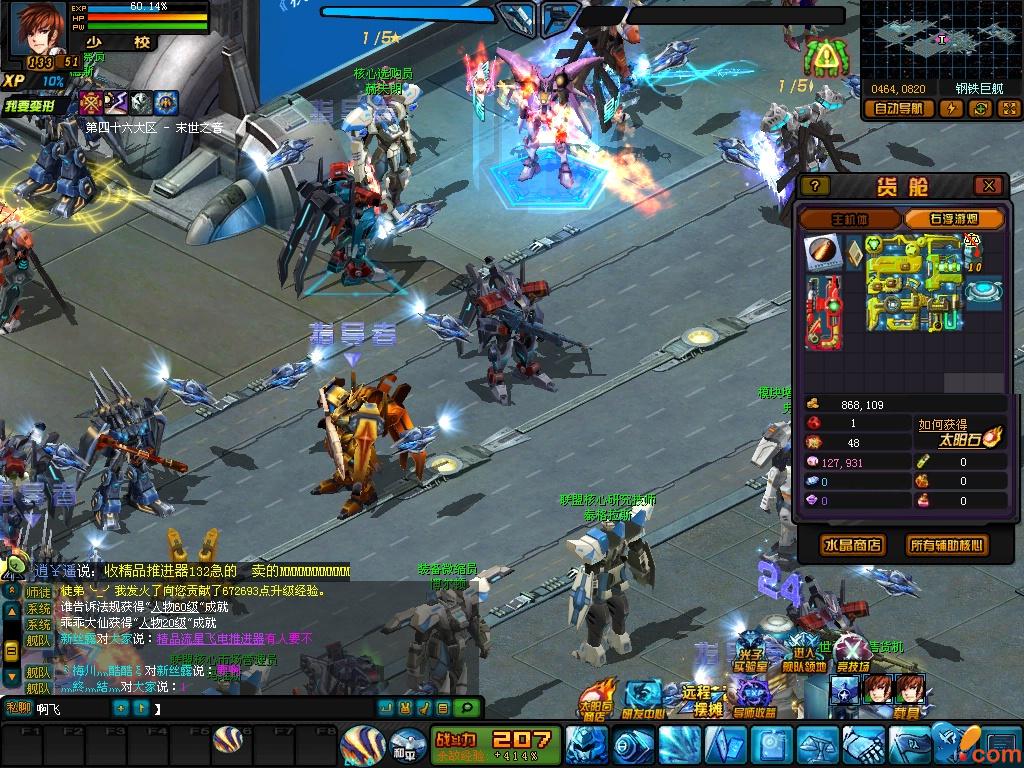Open the 水晶商店 crystal shop

pyautogui.click(x=852, y=545)
